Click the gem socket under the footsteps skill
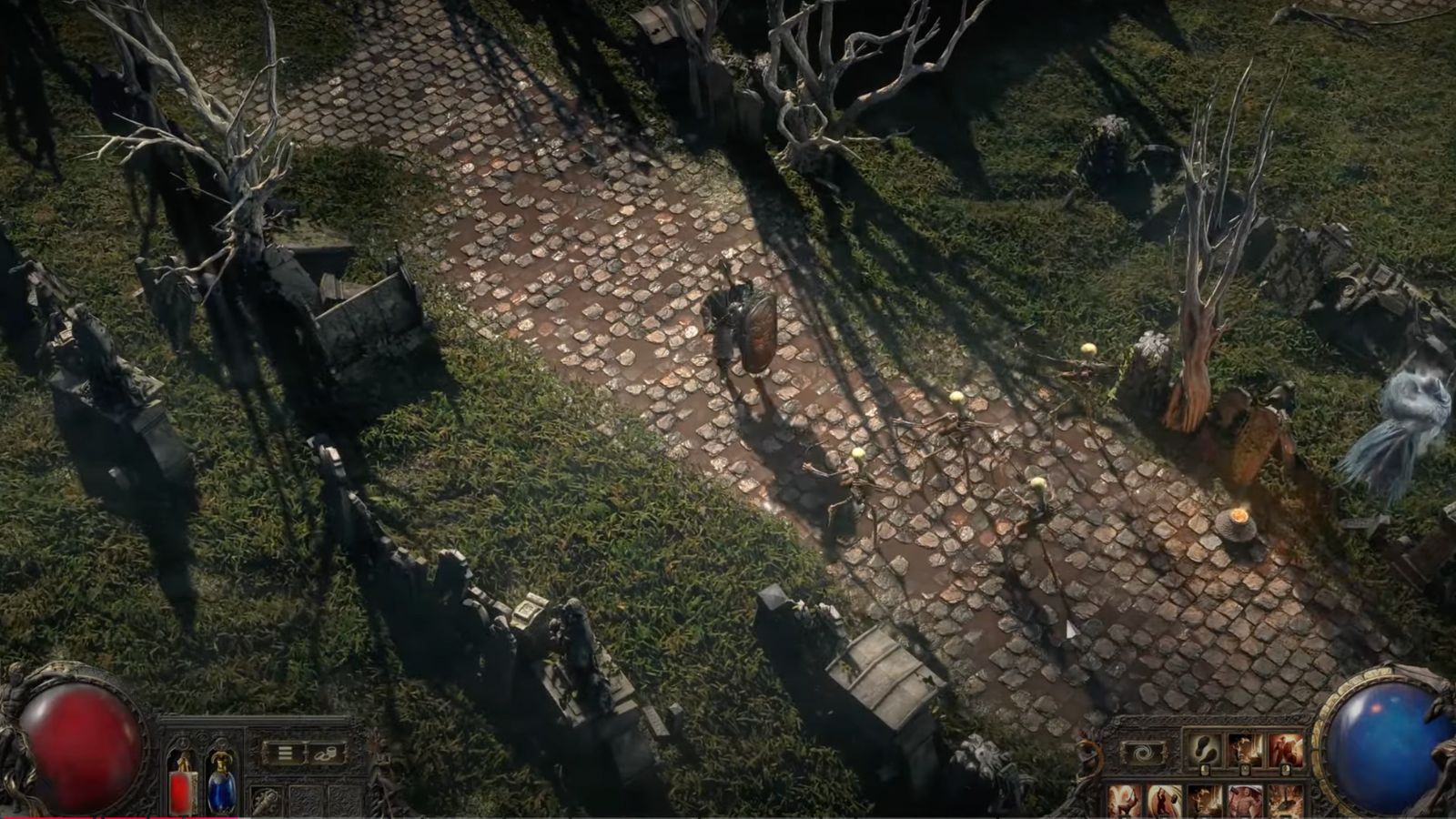 tap(1205, 771)
